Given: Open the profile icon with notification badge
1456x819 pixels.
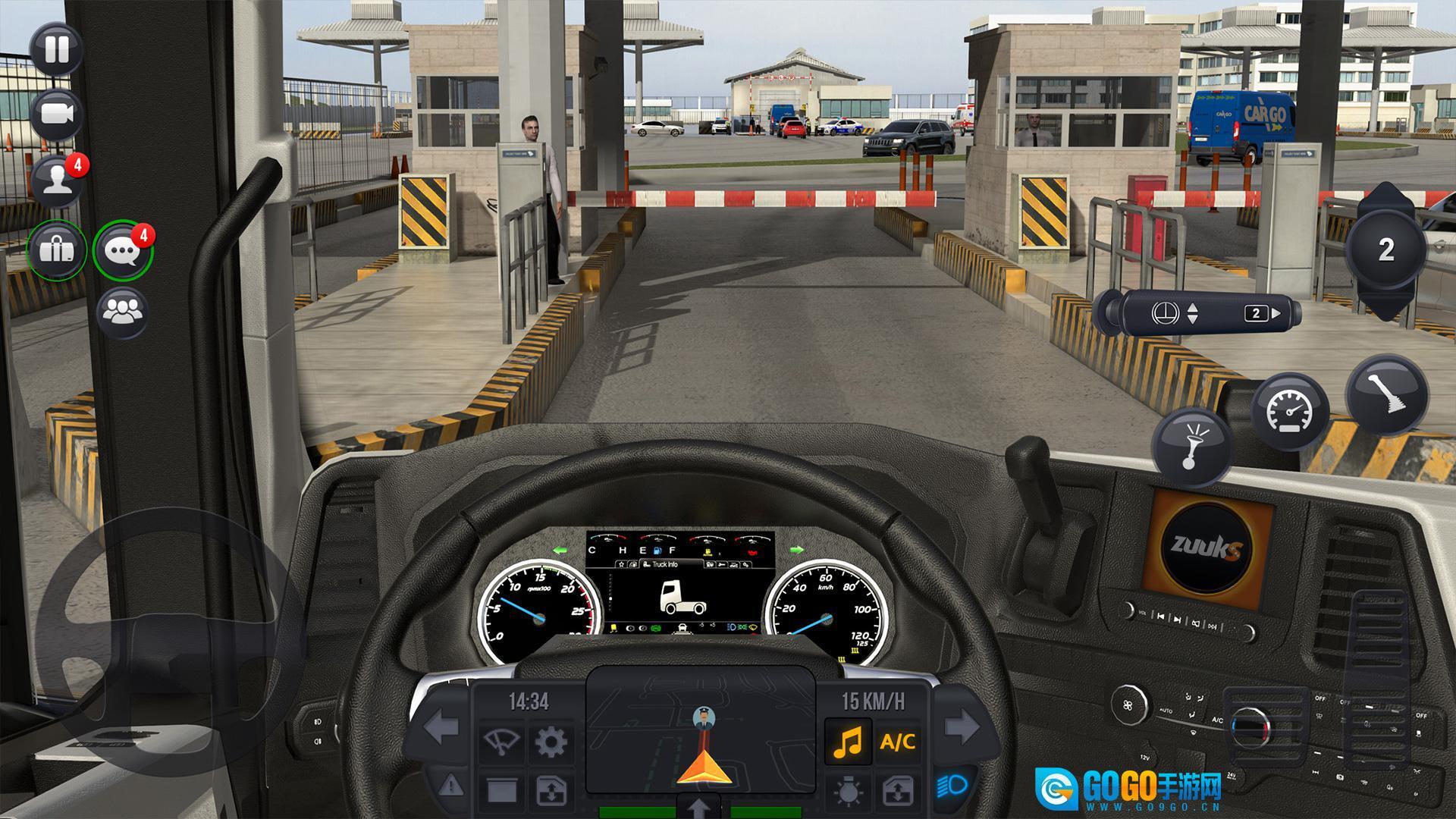Looking at the screenshot, I should click(56, 182).
